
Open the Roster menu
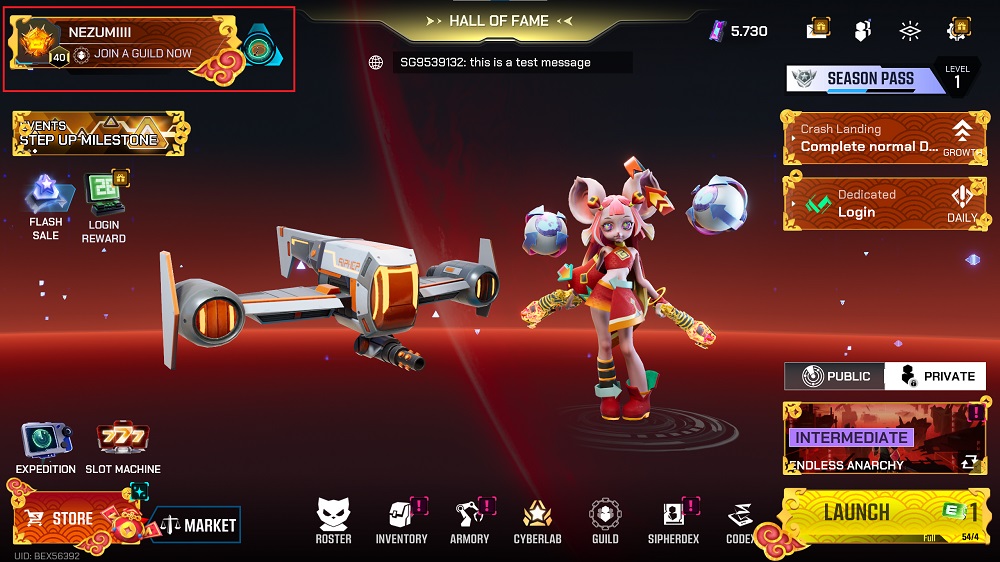click(333, 520)
